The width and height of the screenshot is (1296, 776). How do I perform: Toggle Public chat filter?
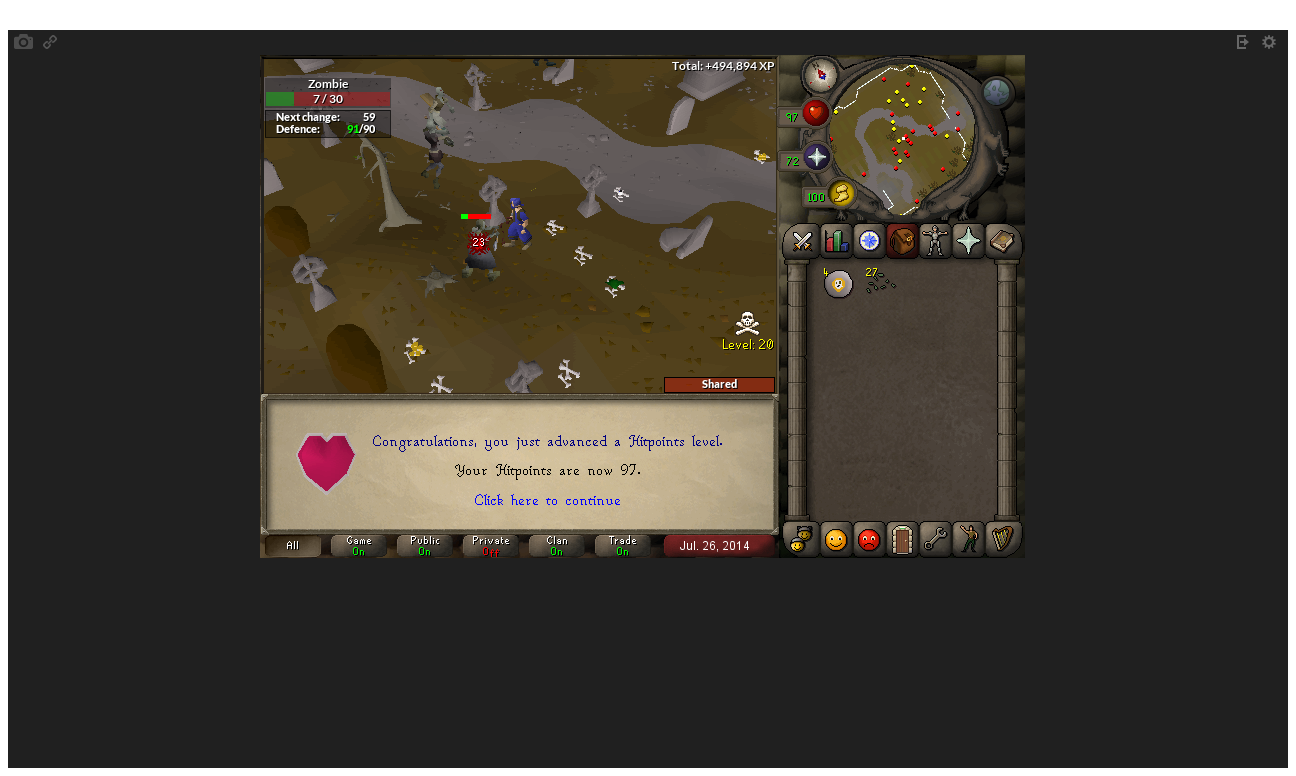[424, 545]
